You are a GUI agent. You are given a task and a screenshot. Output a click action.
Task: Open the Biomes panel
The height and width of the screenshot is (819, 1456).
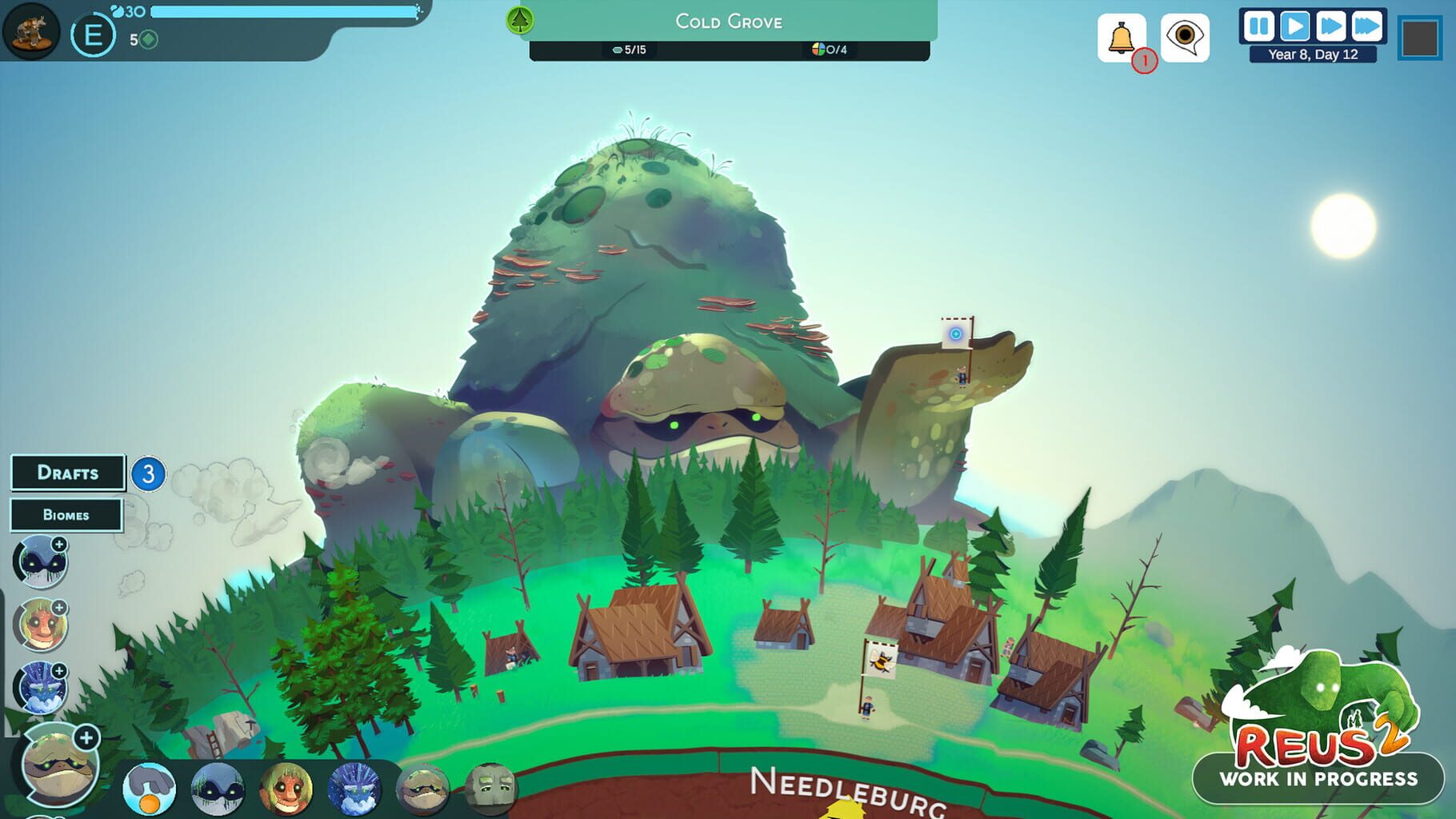pos(66,514)
